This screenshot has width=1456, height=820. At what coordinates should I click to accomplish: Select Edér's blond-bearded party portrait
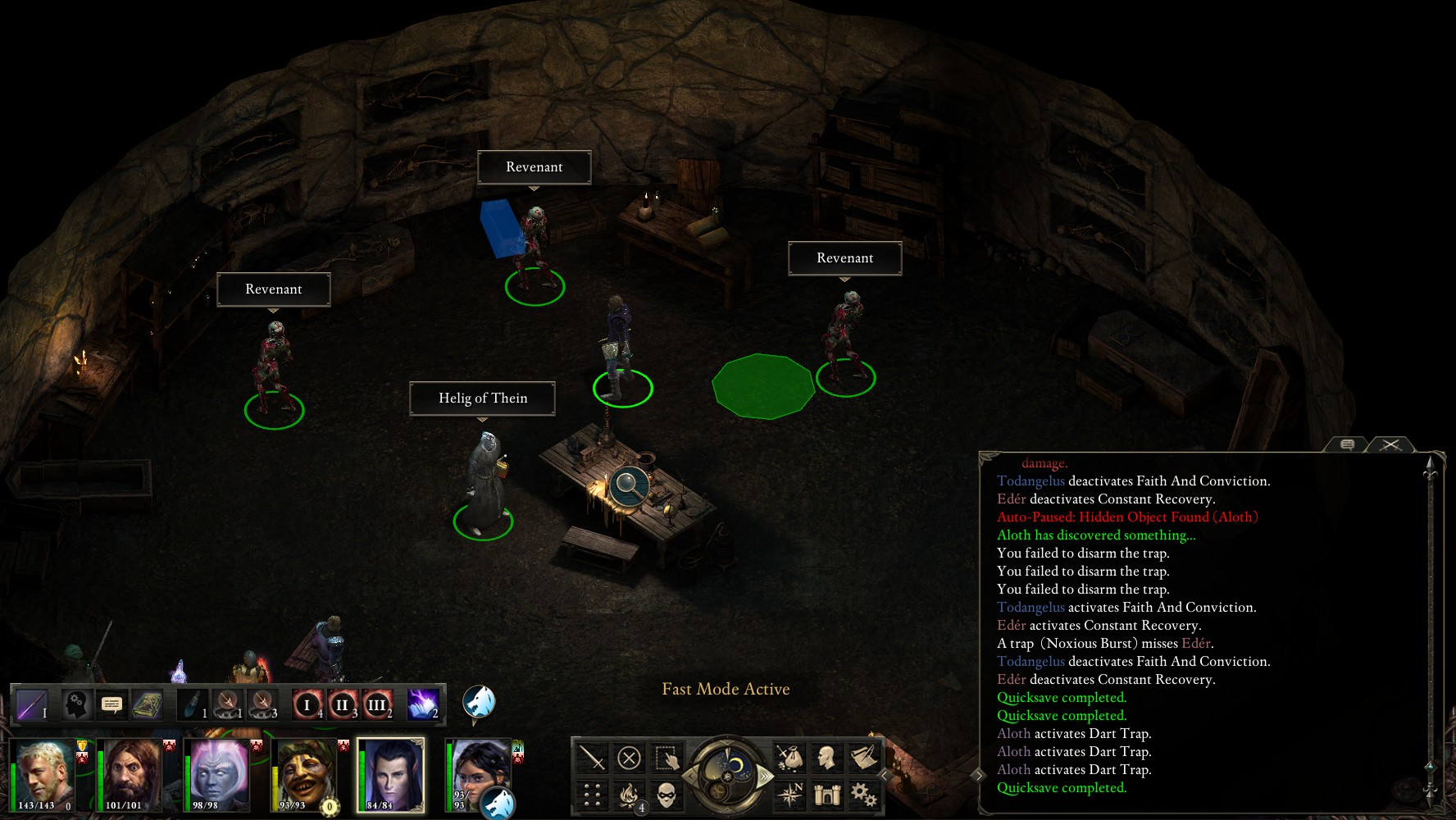pos(46,774)
